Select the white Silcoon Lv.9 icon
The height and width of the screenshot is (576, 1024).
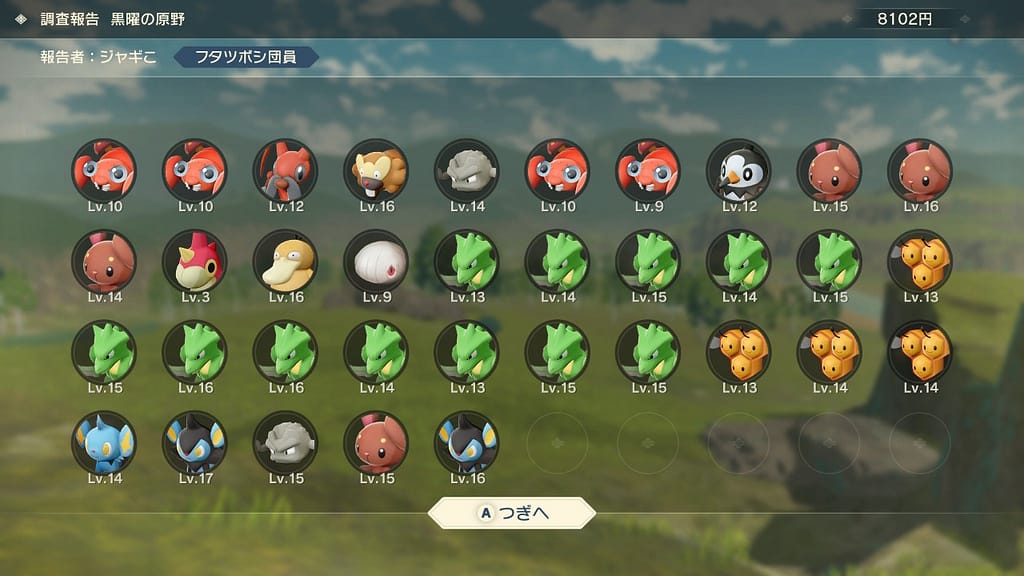pos(376,262)
